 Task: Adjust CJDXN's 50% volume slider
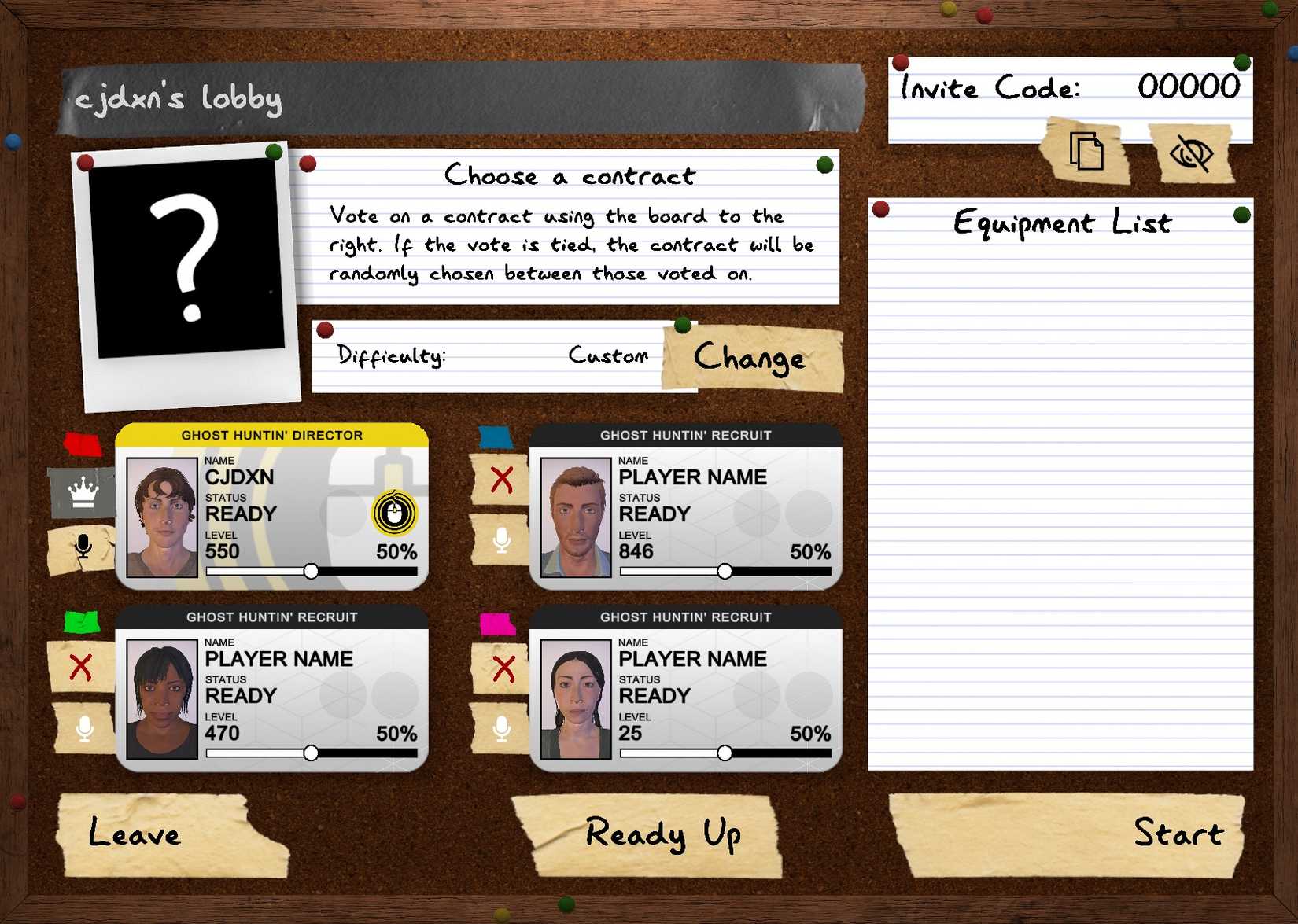(311, 571)
